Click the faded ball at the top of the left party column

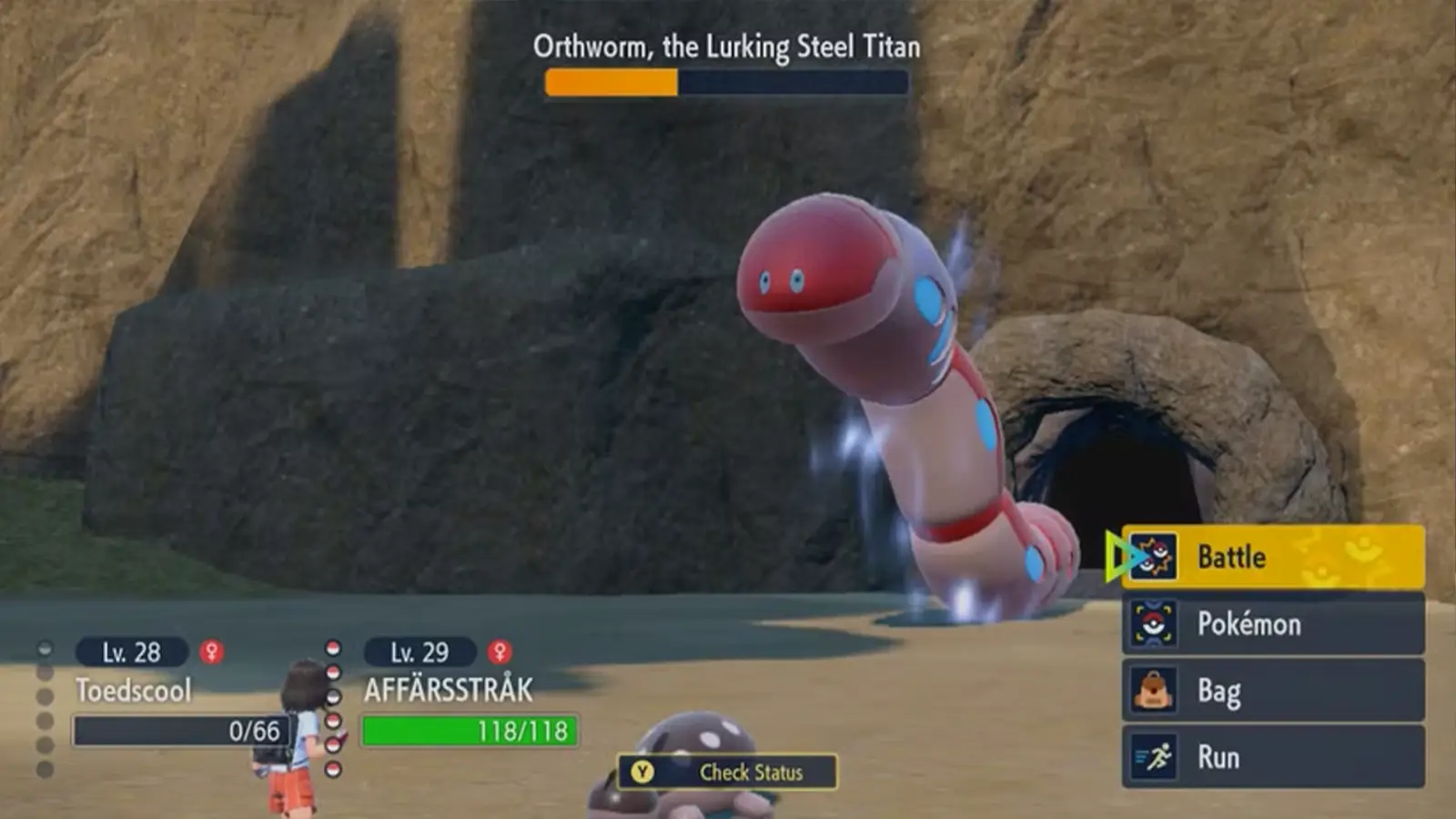point(43,648)
